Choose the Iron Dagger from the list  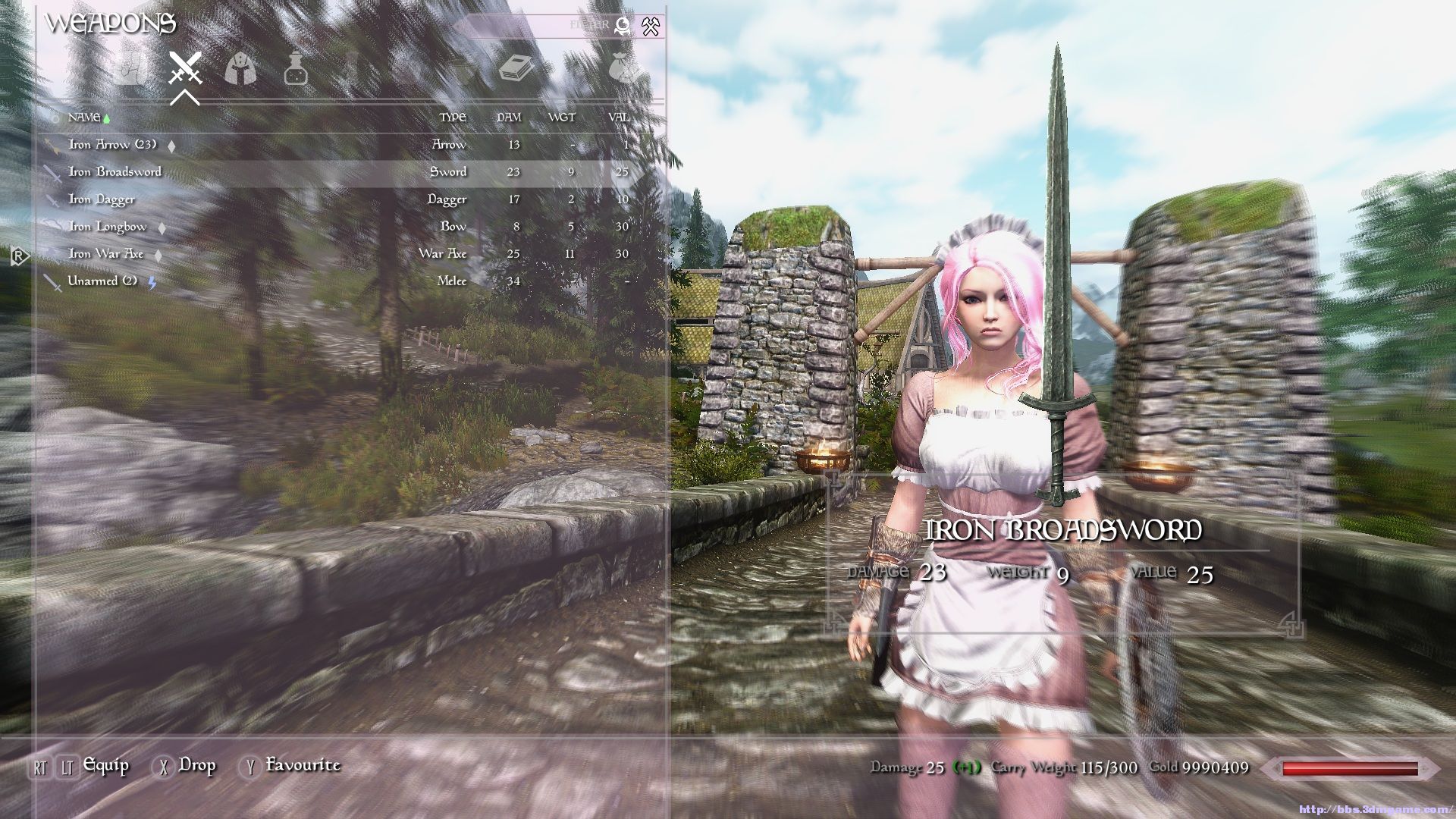tap(102, 199)
